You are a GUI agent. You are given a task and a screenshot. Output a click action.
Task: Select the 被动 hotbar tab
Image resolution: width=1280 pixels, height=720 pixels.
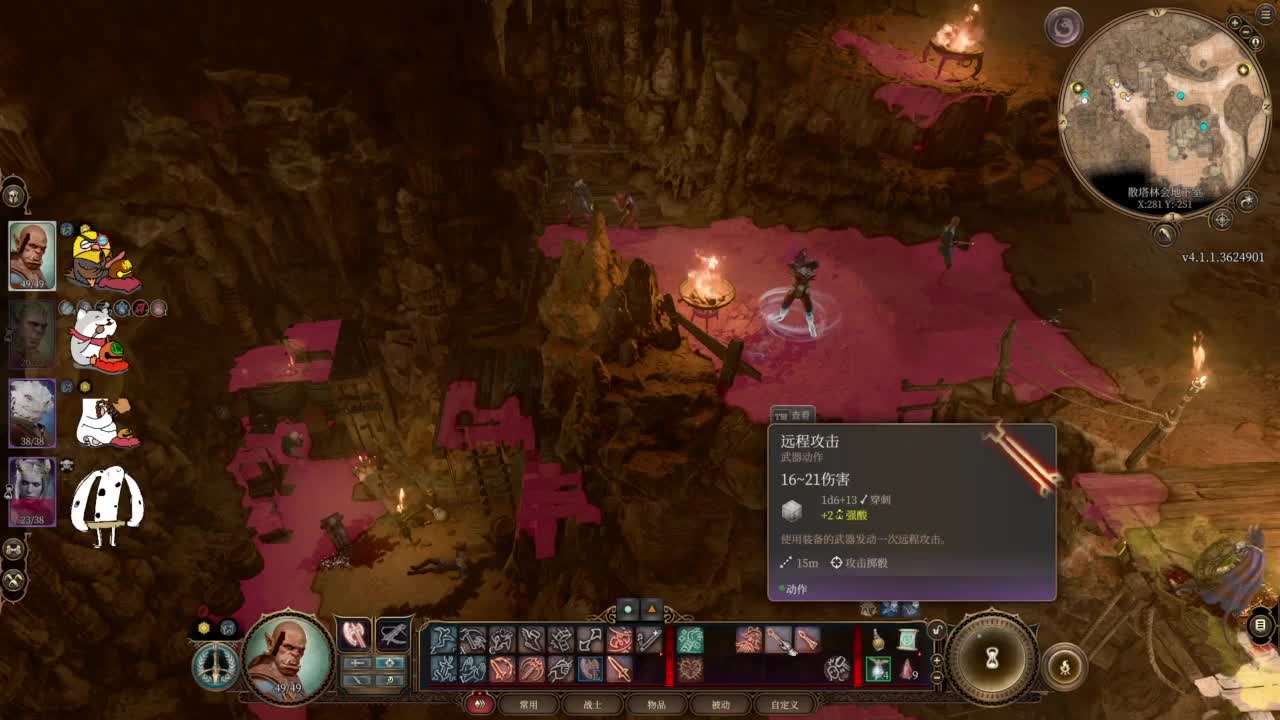coord(720,704)
